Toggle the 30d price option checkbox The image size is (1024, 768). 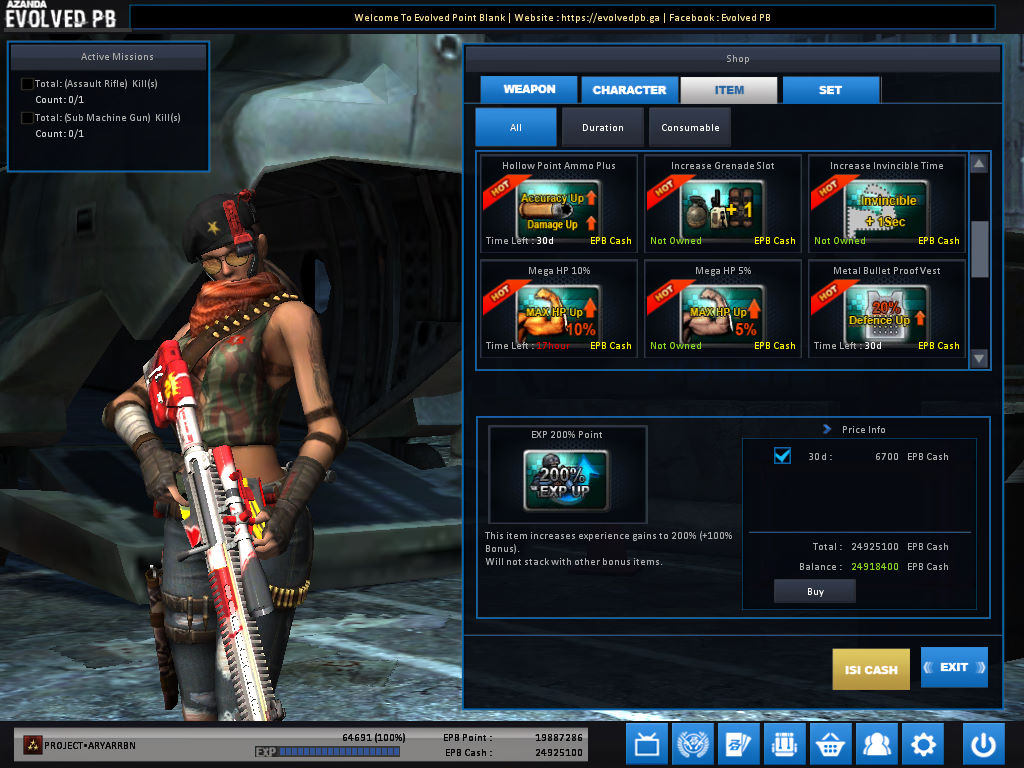click(783, 456)
